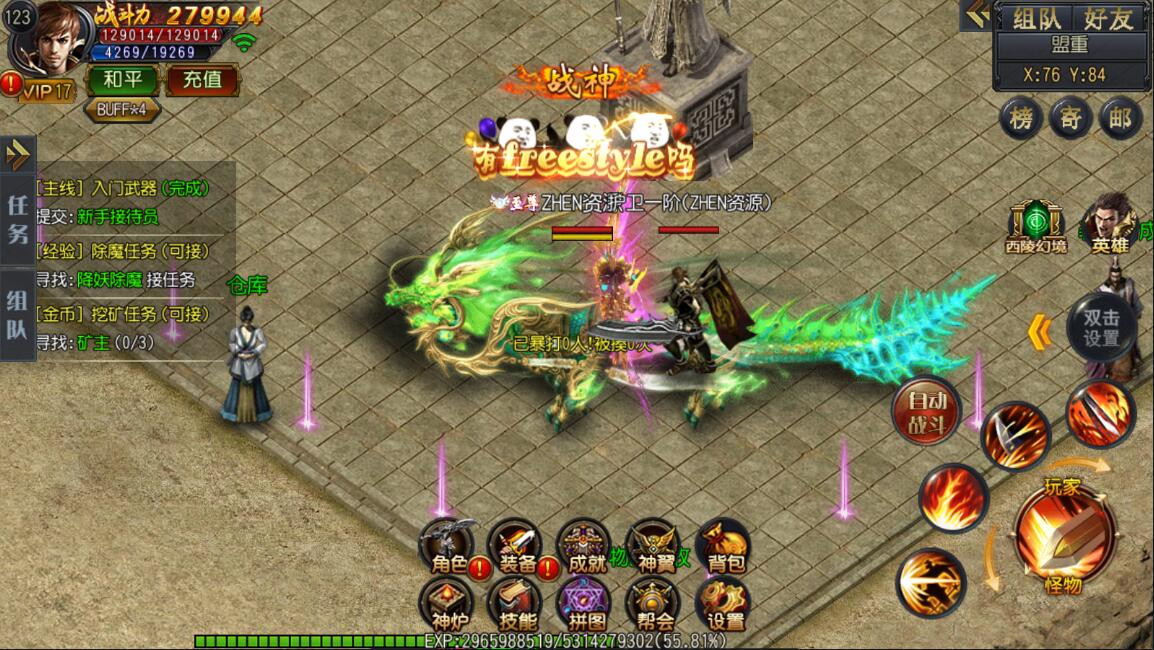1154x650 pixels.
Task: Open the 神翼 wings menu
Action: pos(655,549)
